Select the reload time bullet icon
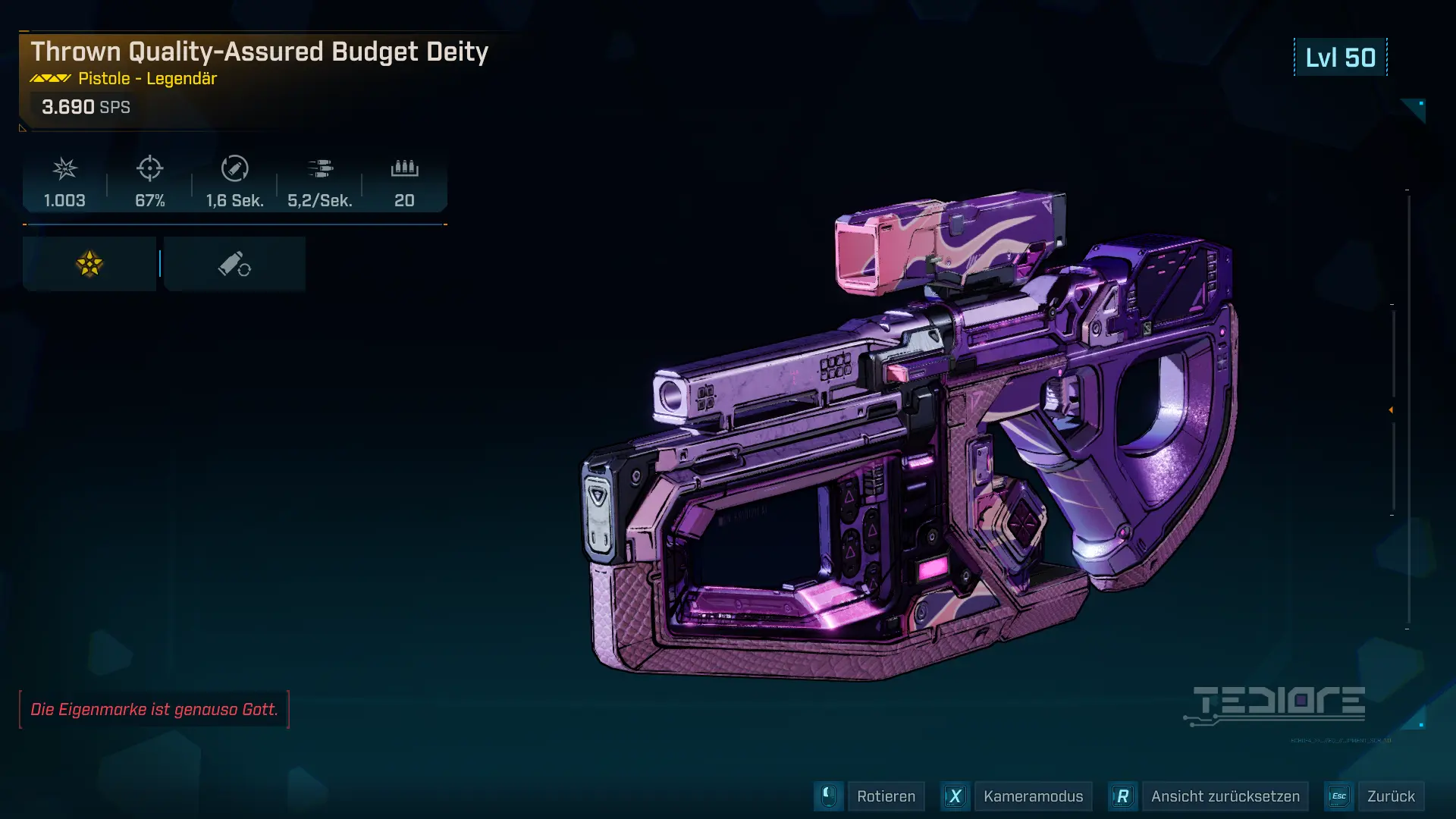Image resolution: width=1456 pixels, height=819 pixels. click(x=235, y=169)
